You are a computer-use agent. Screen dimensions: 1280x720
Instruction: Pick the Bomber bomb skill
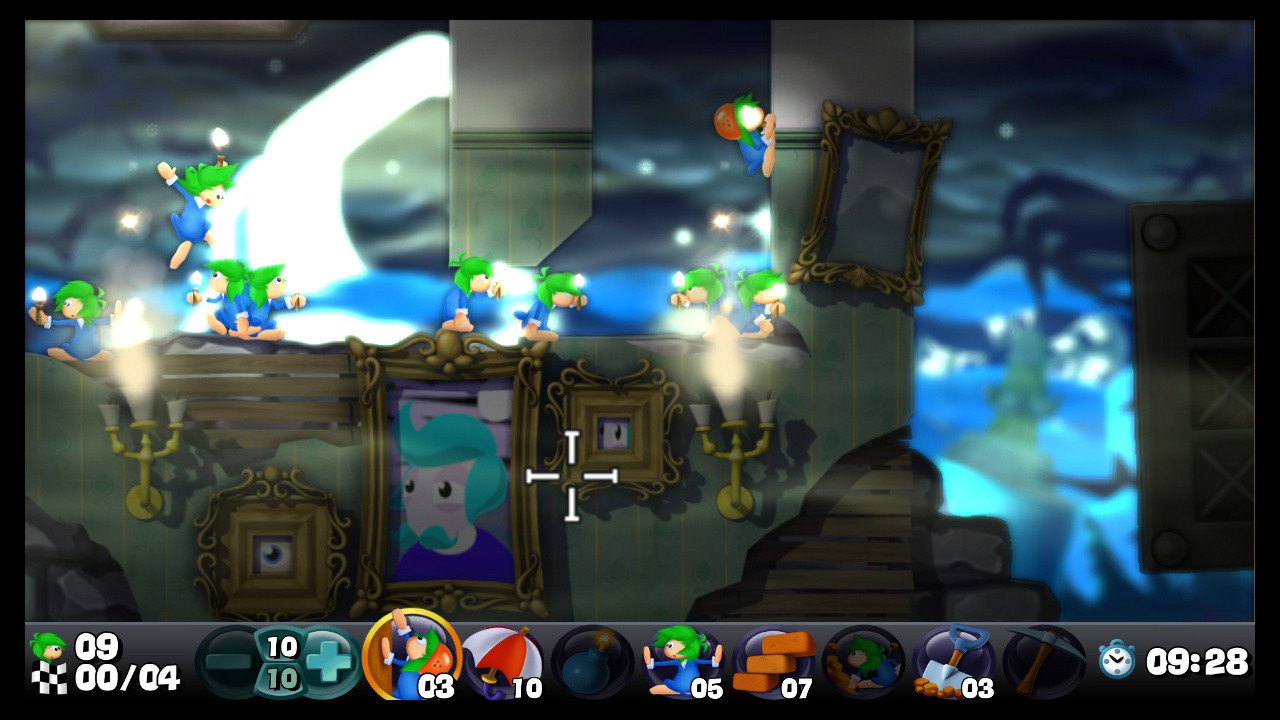point(592,662)
